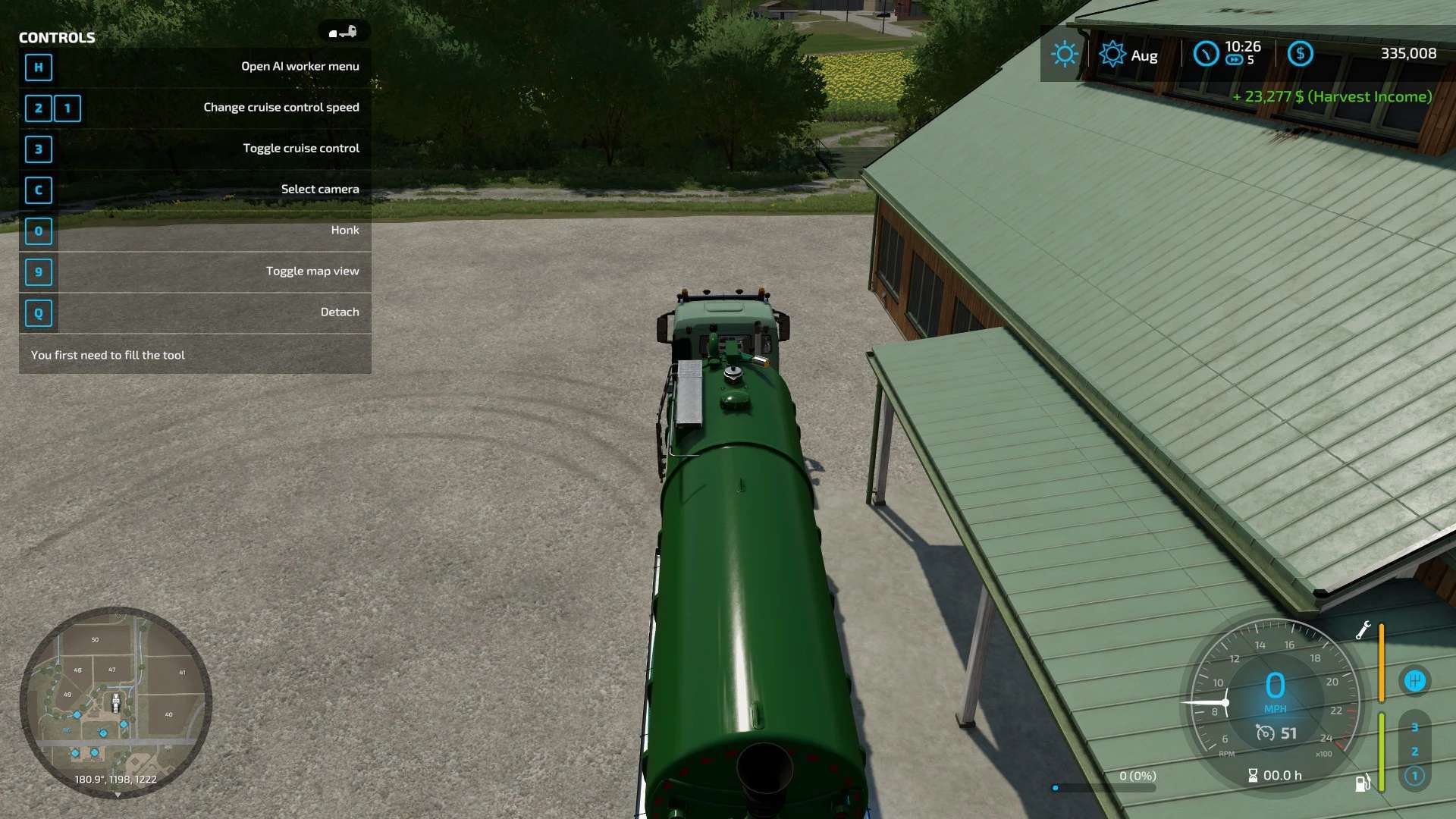This screenshot has width=1456, height=819.
Task: Click the truck icon in the Controls header
Action: pyautogui.click(x=343, y=32)
